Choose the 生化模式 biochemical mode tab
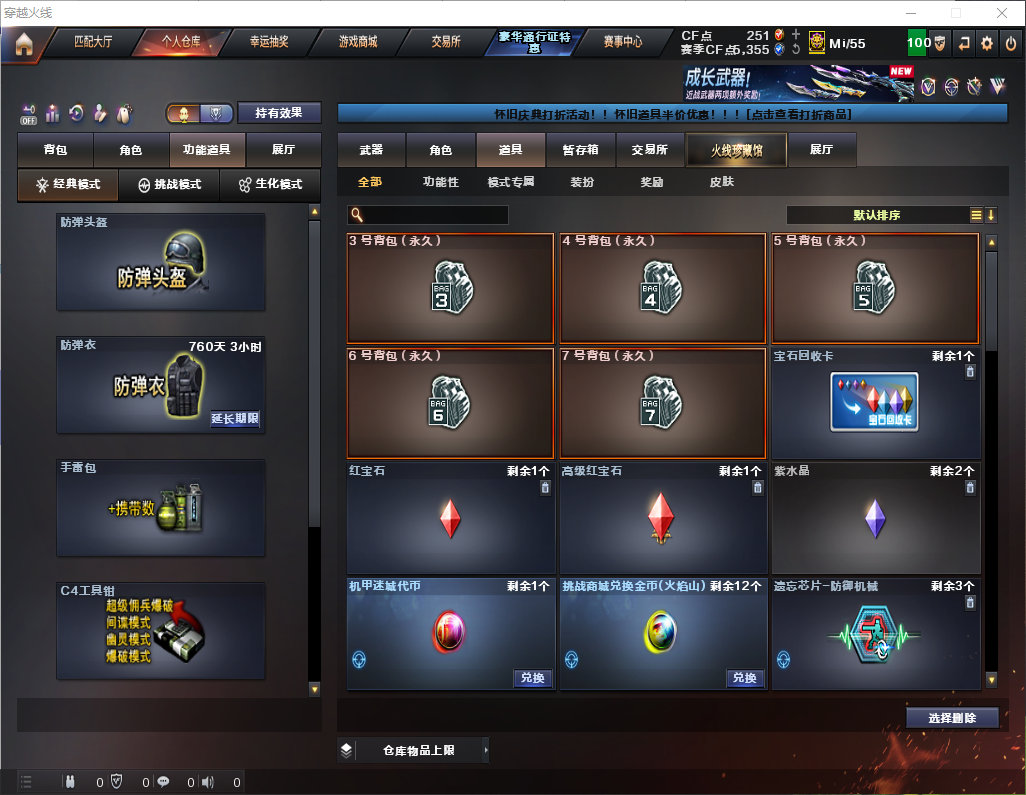 point(263,185)
